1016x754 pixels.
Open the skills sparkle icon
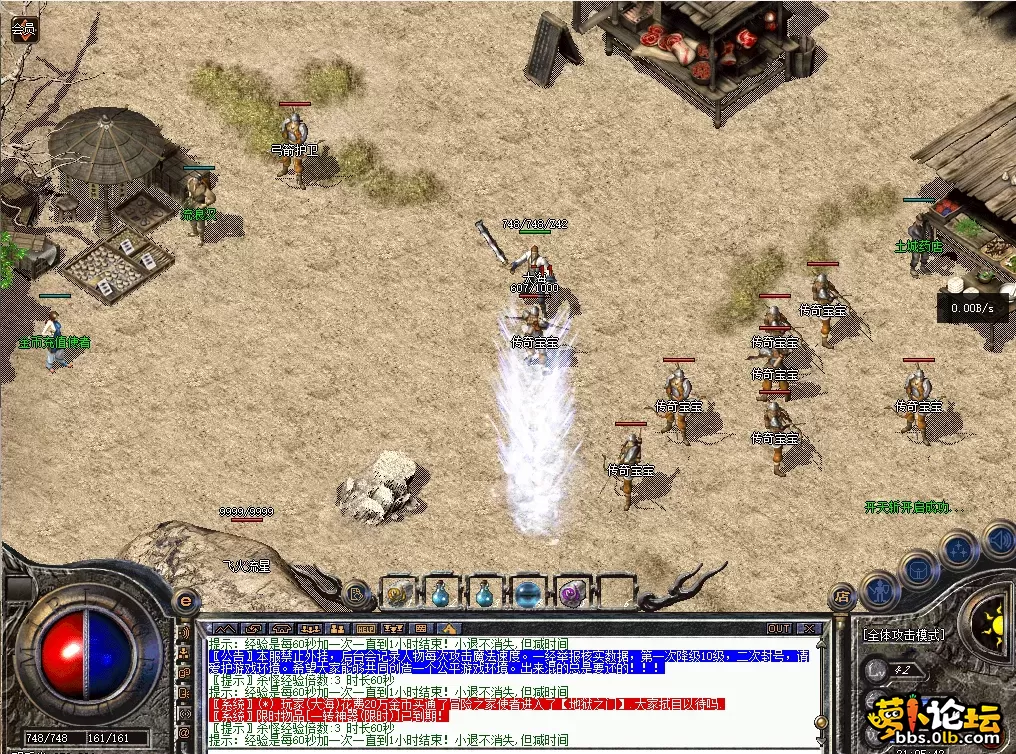click(x=958, y=549)
